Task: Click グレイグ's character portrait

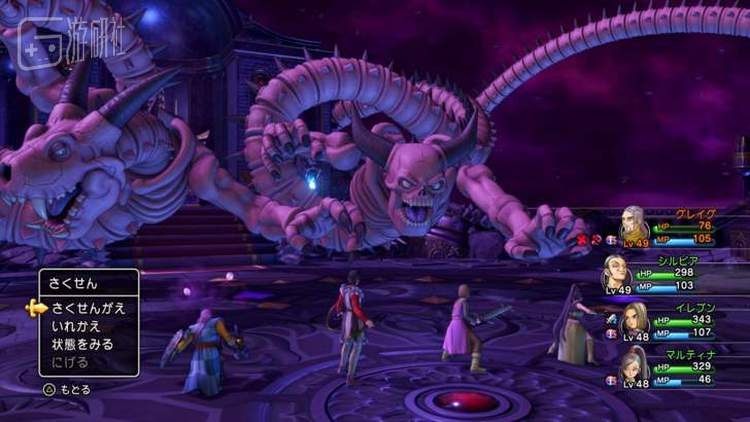Action: pos(634,224)
